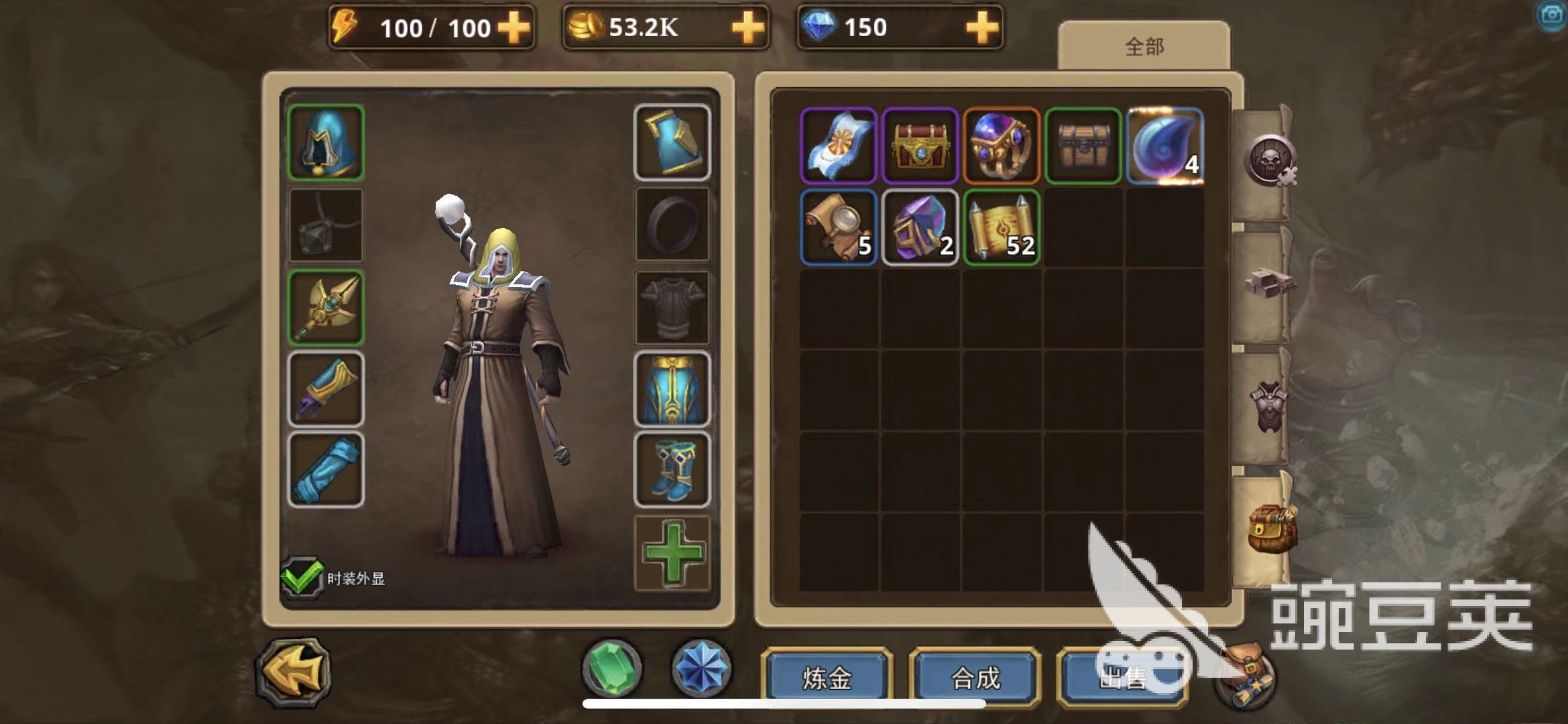The image size is (1568, 724).
Task: Select the golden scroll stack of 52
Action: point(1002,227)
